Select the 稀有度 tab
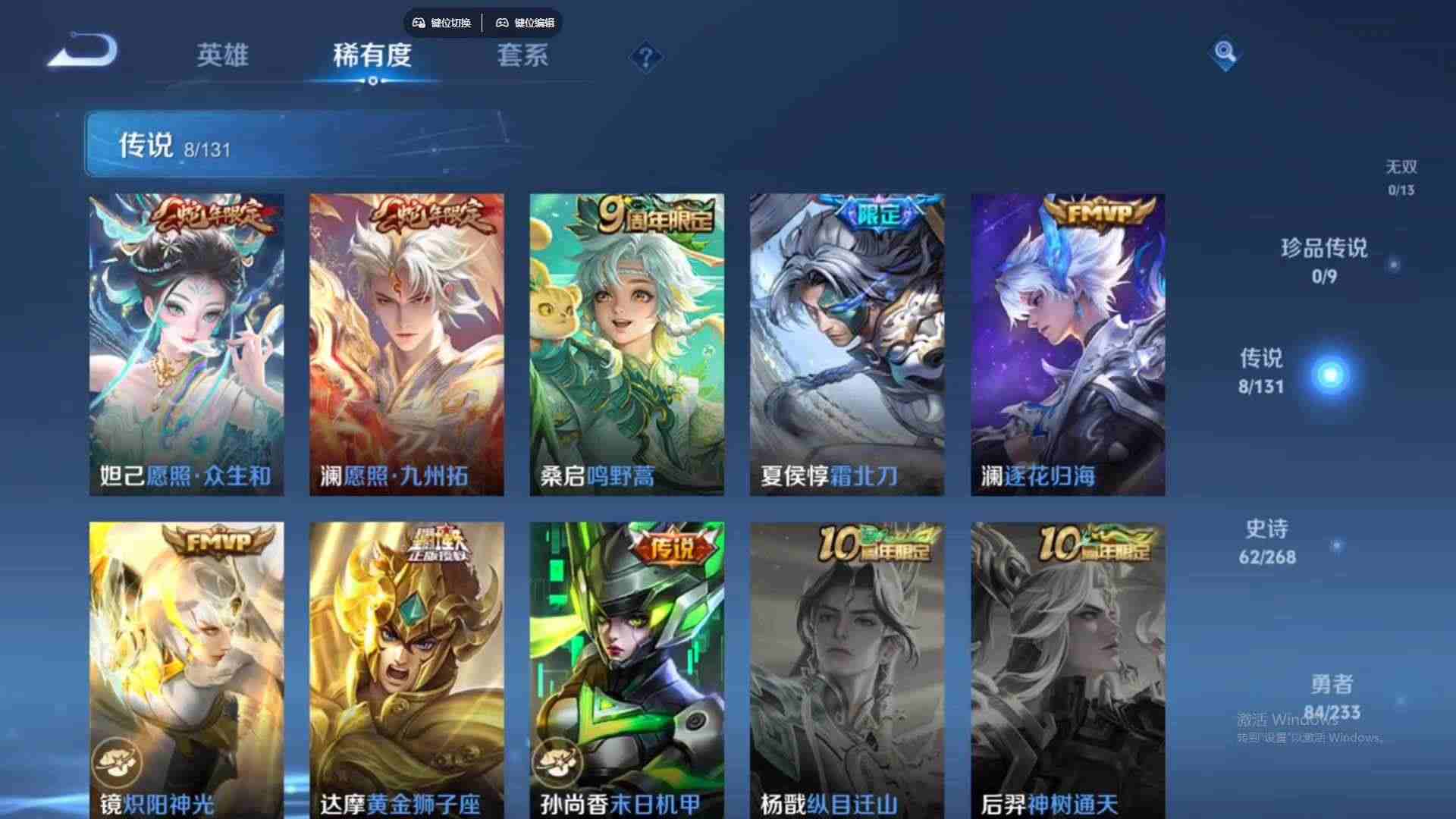The width and height of the screenshot is (1456, 819). (x=372, y=56)
